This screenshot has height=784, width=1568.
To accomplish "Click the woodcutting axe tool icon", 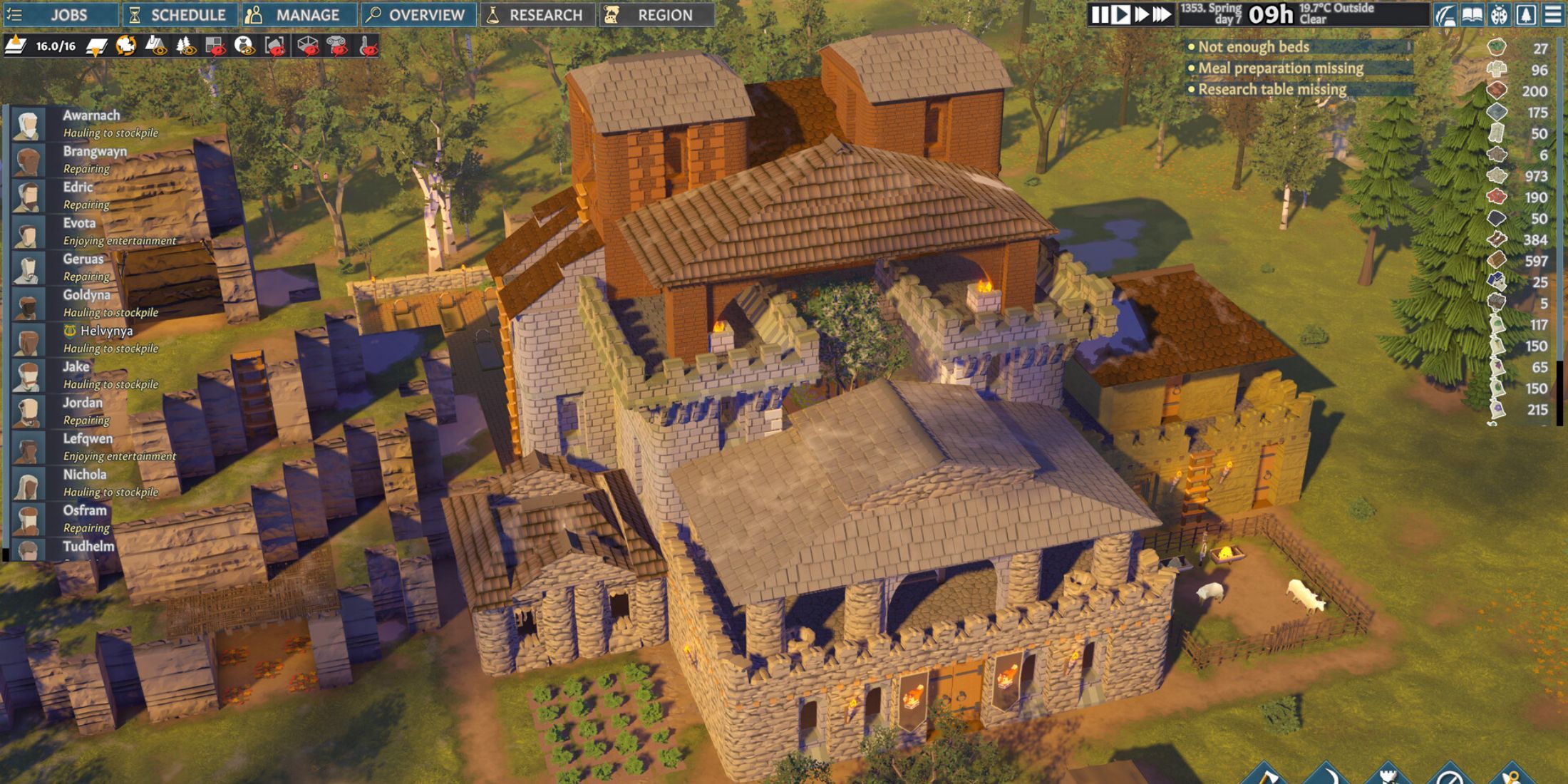I will coord(1269,778).
